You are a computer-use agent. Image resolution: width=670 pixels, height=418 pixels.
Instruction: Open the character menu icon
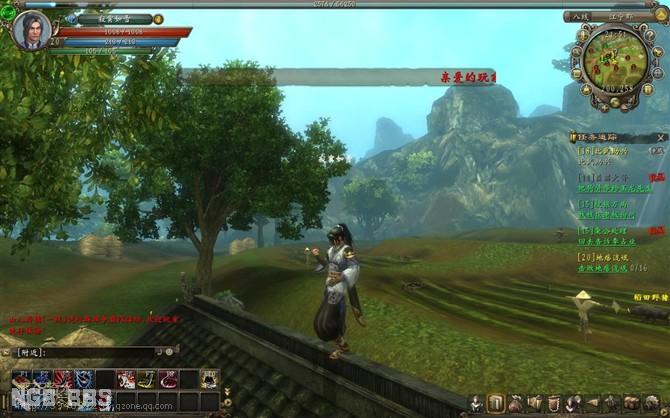477,403
